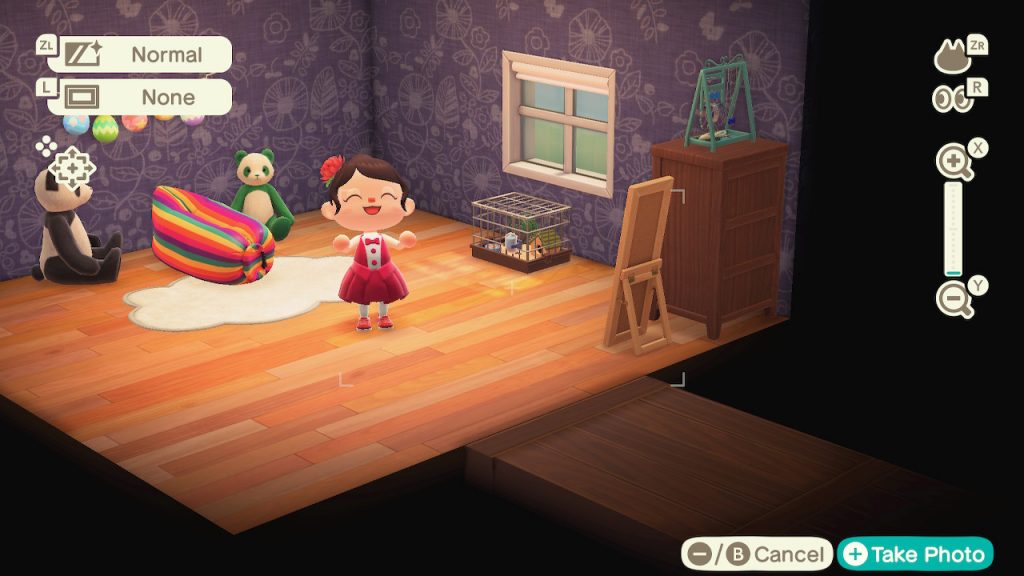Change the None frame setting

click(x=140, y=97)
